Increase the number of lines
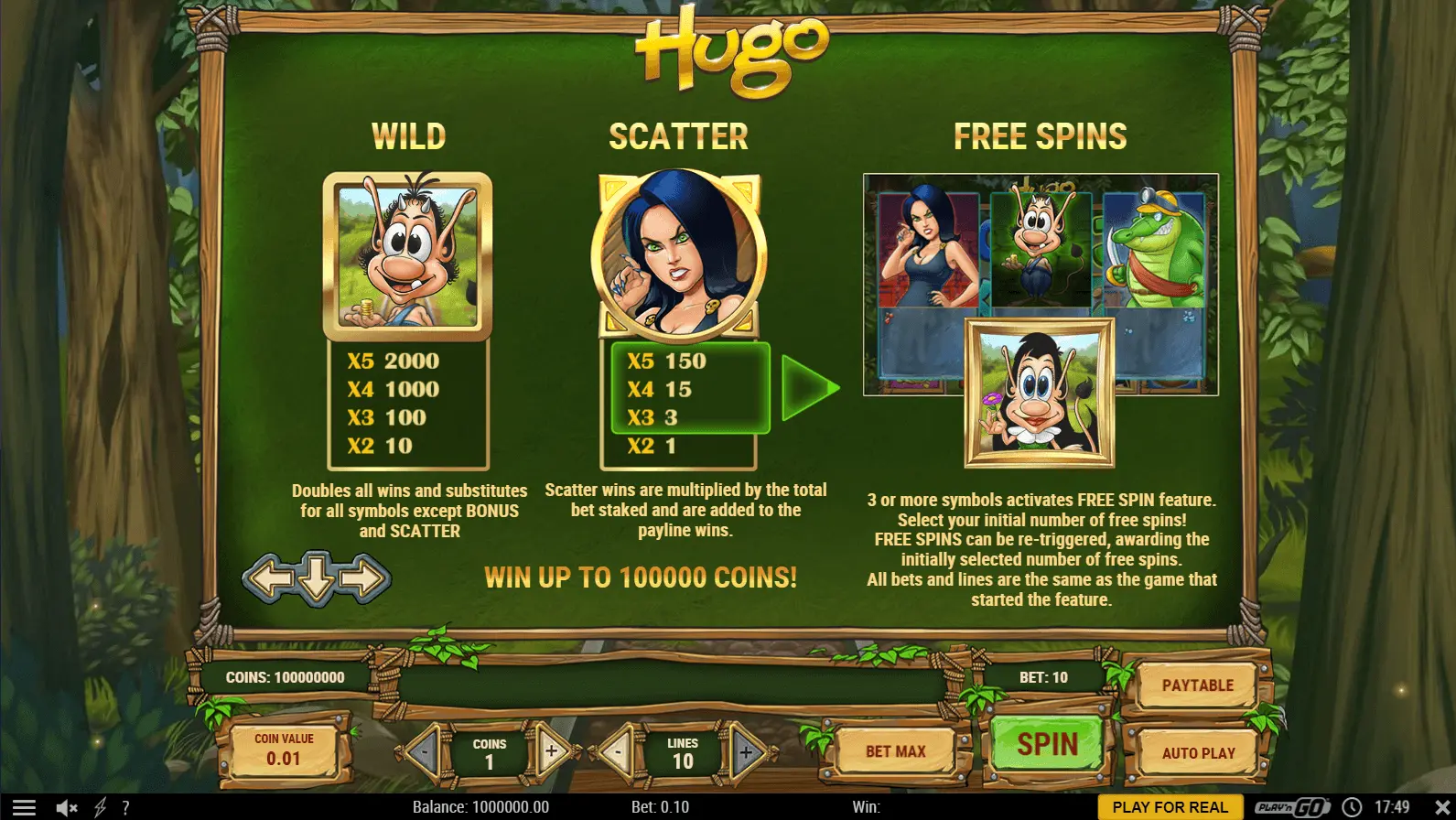The height and width of the screenshot is (820, 1456). (x=746, y=752)
